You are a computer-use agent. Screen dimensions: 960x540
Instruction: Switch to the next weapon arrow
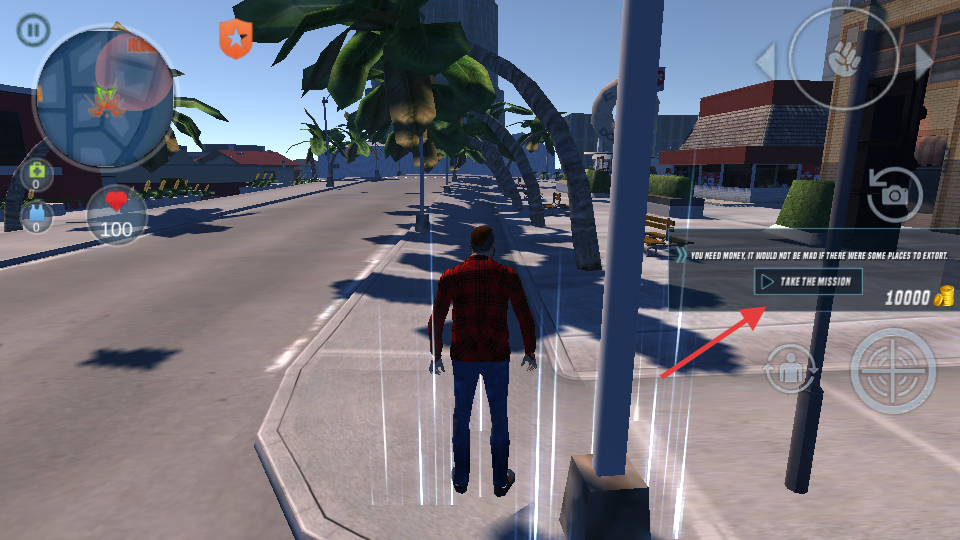point(923,62)
